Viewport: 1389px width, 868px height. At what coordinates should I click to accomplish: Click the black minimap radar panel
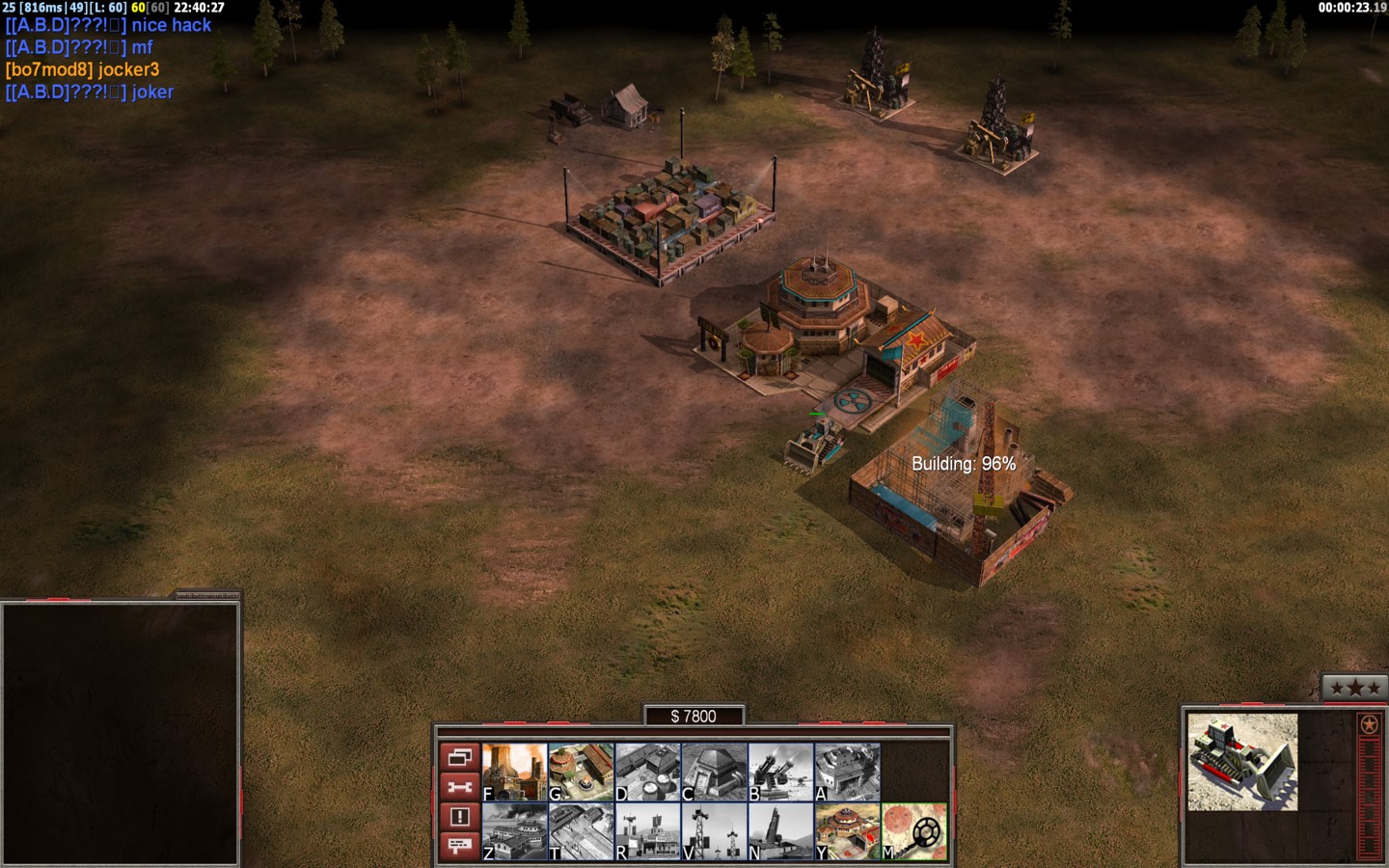(x=121, y=733)
